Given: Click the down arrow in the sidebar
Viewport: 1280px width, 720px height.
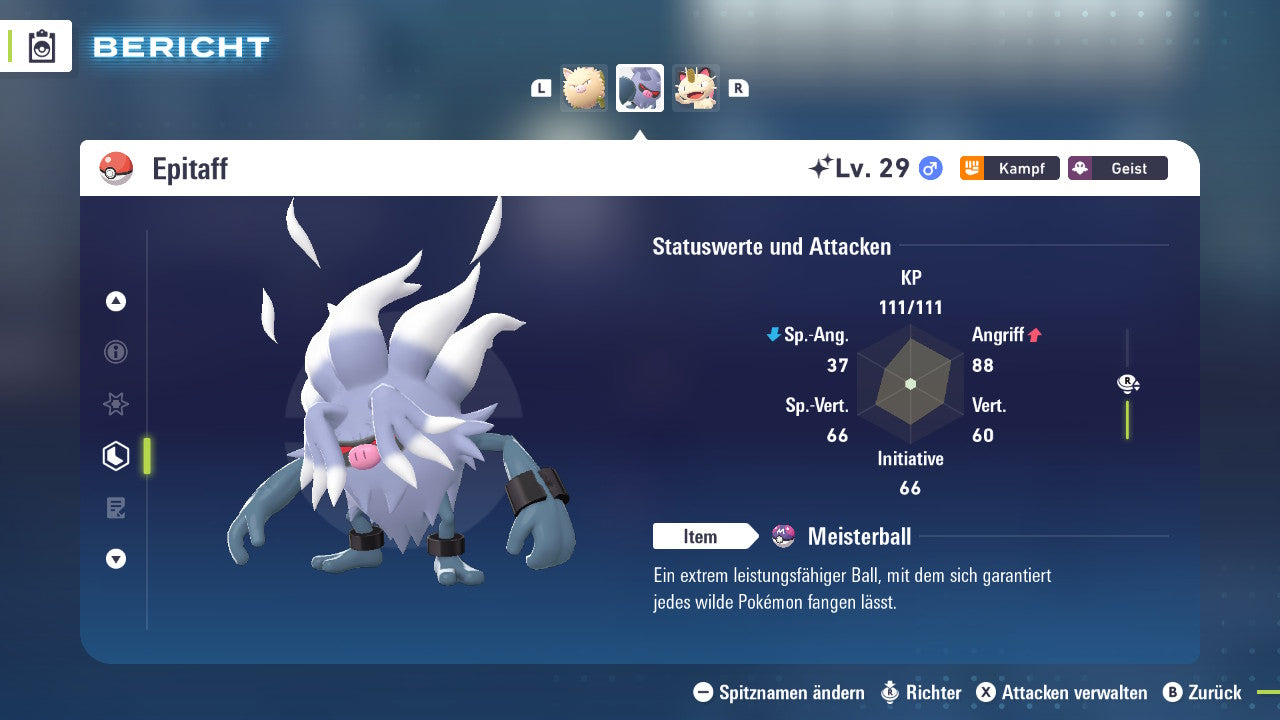Looking at the screenshot, I should click(x=116, y=559).
